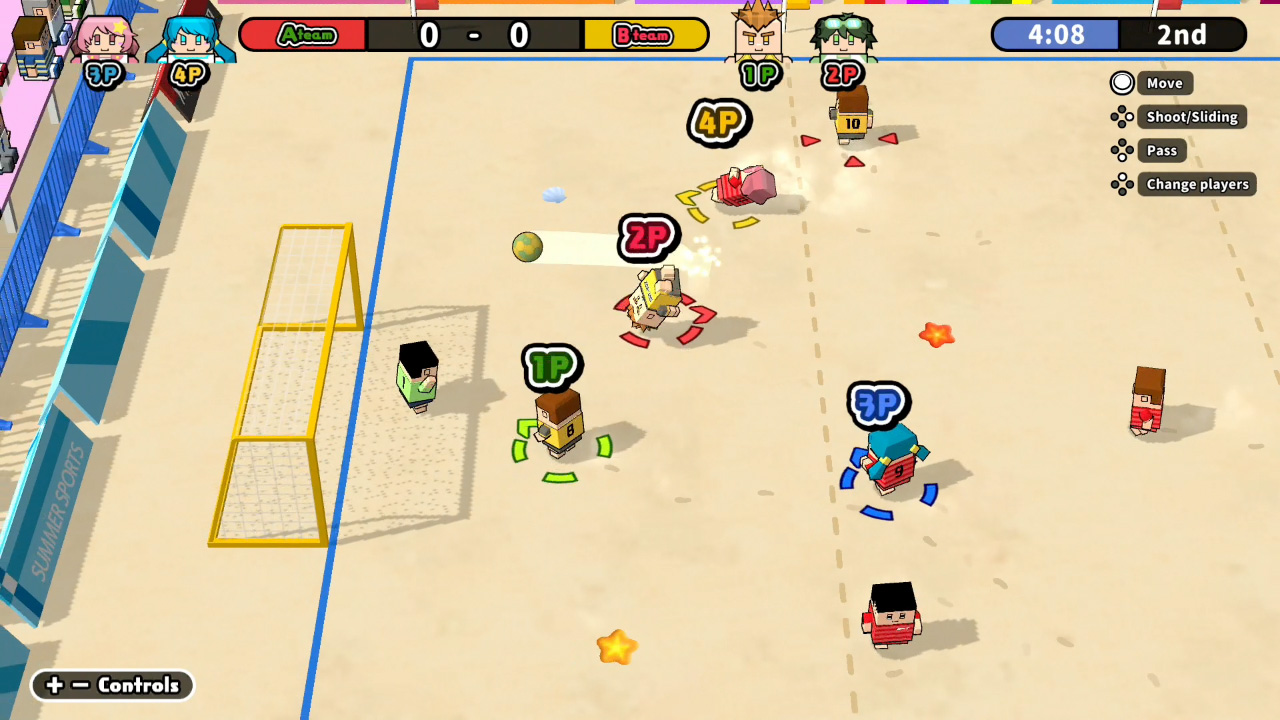Toggle the 1P indicator above player 8

pos(553,369)
